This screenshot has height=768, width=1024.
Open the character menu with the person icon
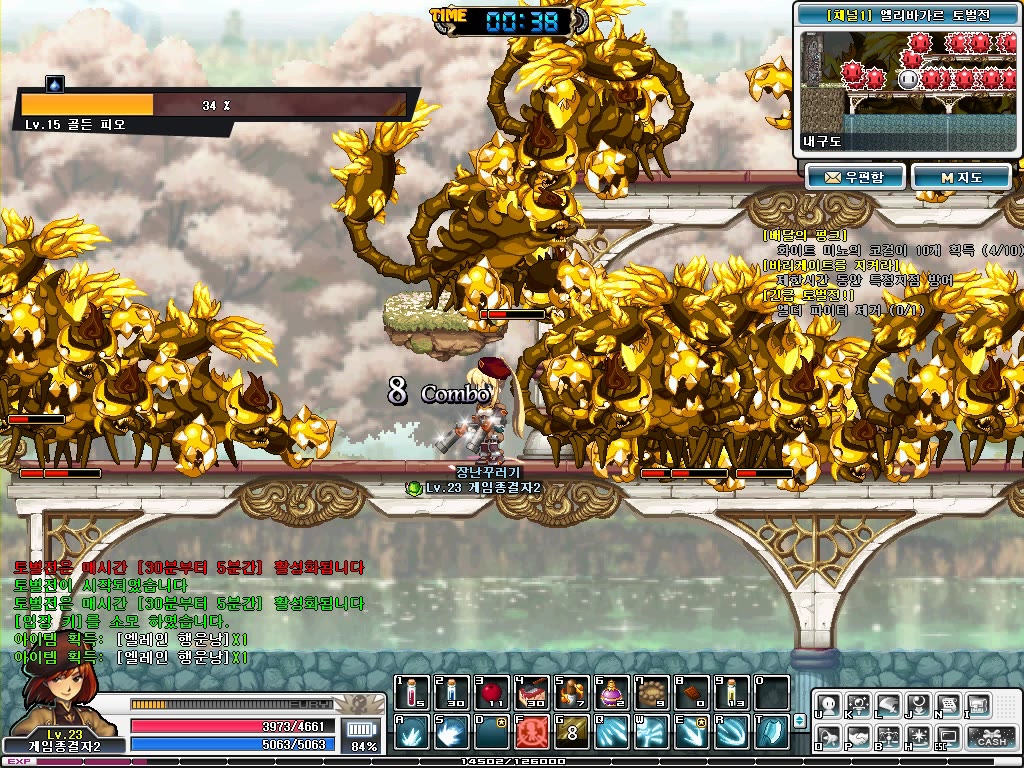(829, 705)
